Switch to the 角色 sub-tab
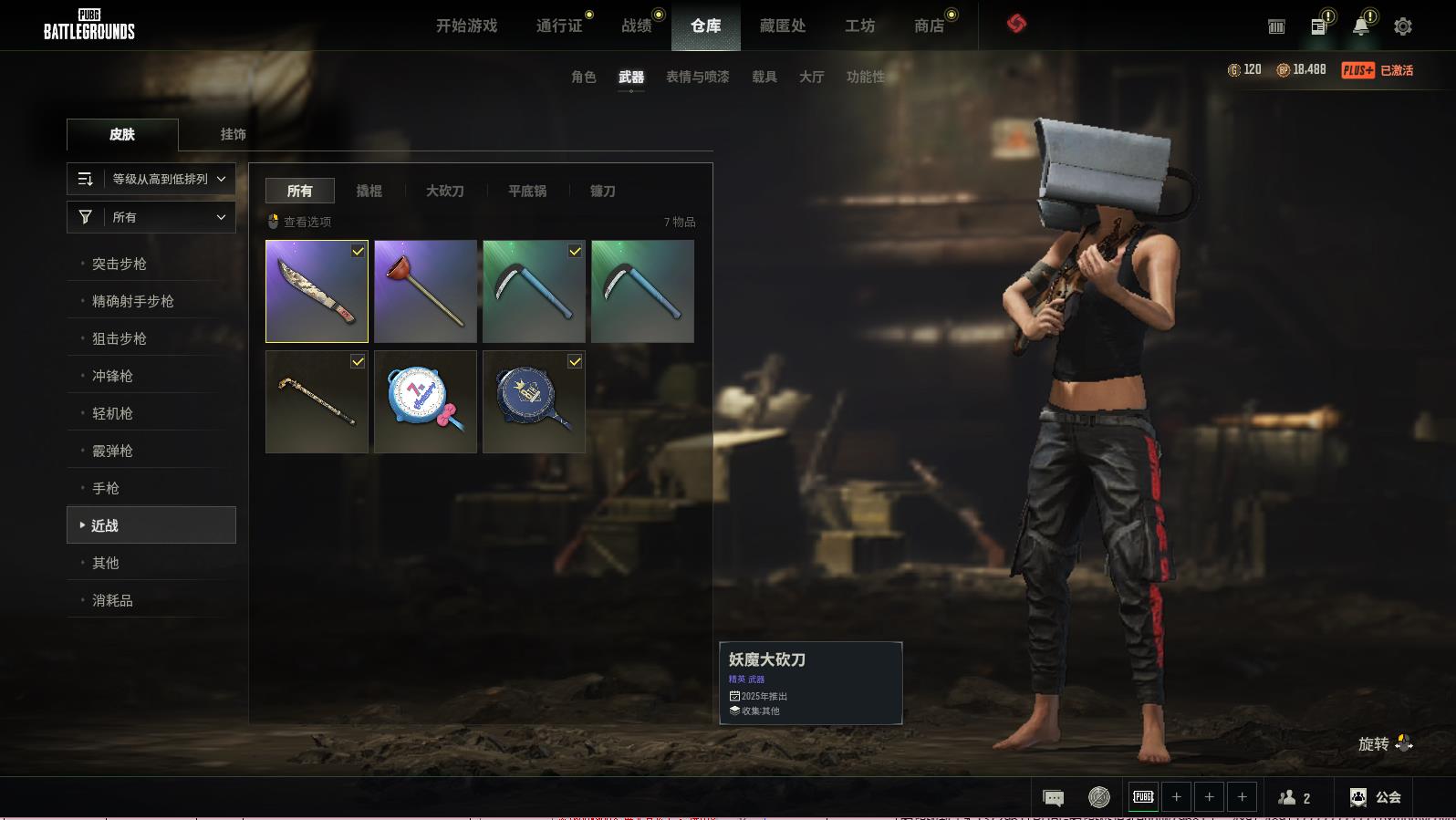Viewport: 1456px width, 820px height. [x=583, y=77]
